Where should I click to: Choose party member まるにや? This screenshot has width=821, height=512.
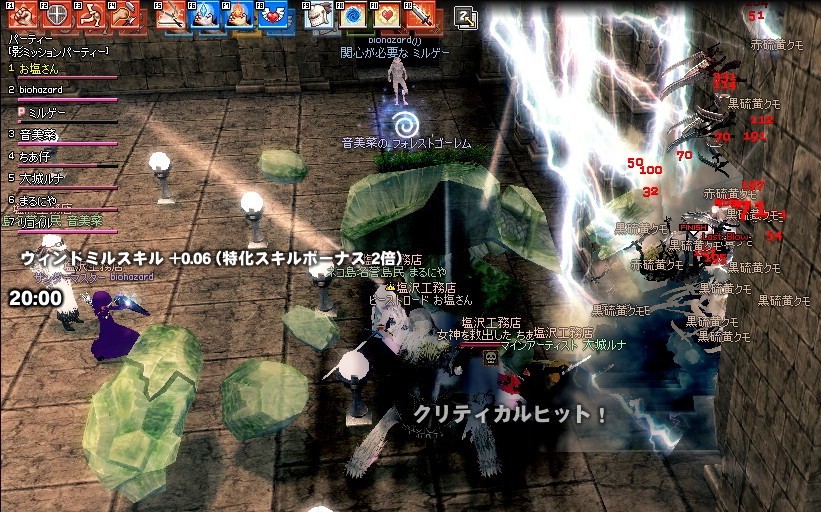click(x=38, y=199)
